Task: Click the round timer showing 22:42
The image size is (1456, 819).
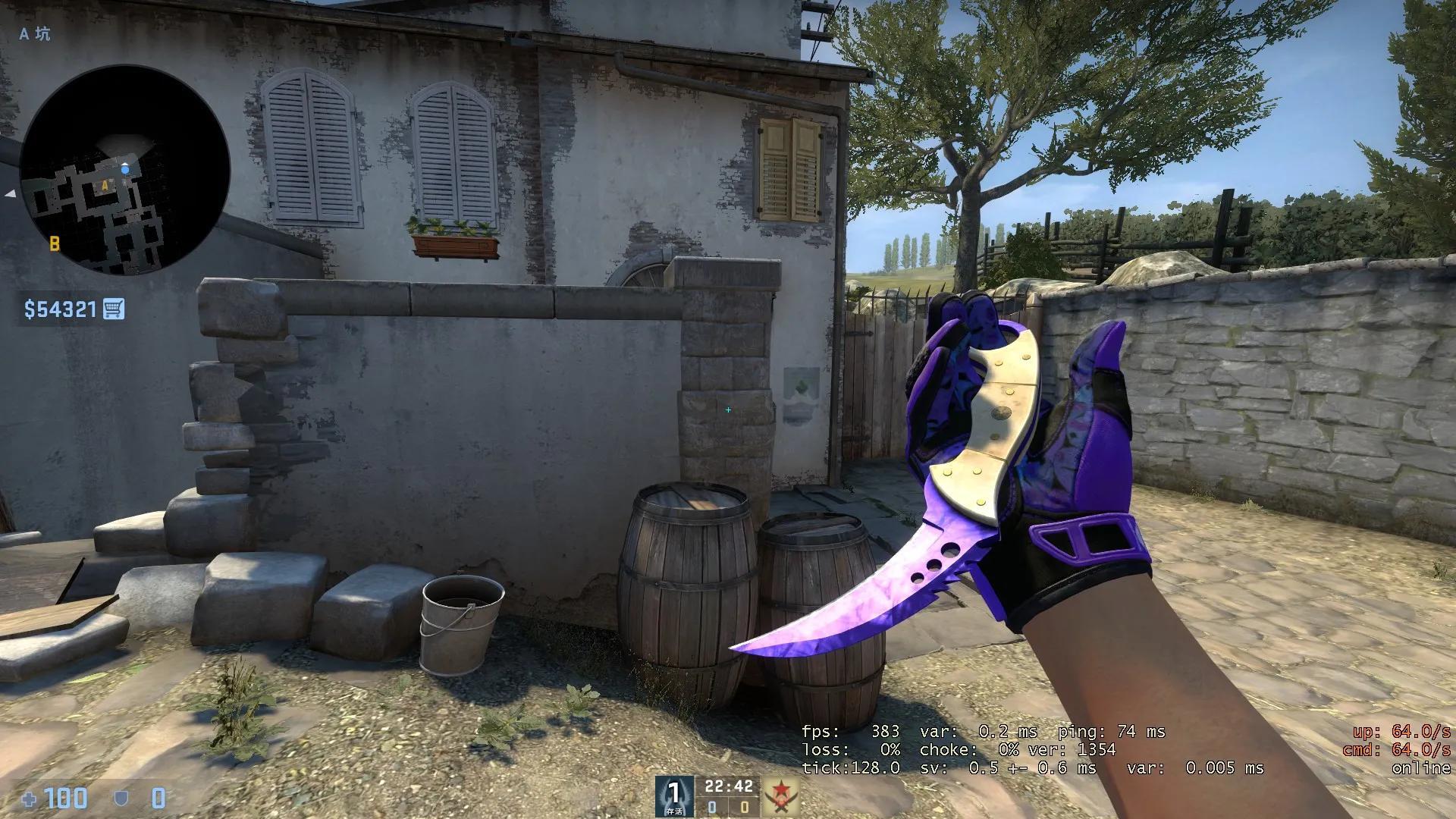Action: coord(728,786)
